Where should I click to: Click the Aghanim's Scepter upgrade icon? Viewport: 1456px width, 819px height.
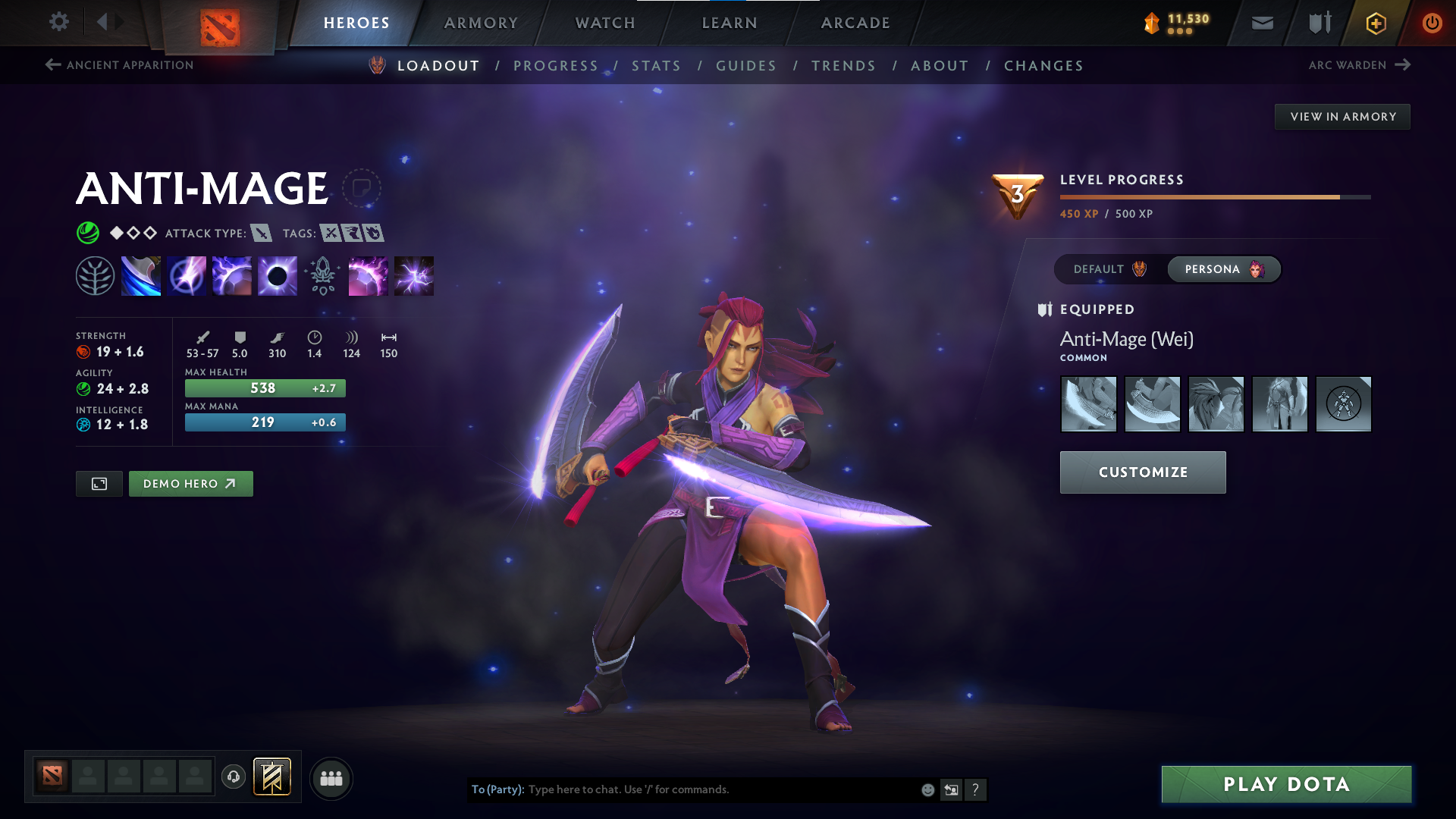point(322,275)
